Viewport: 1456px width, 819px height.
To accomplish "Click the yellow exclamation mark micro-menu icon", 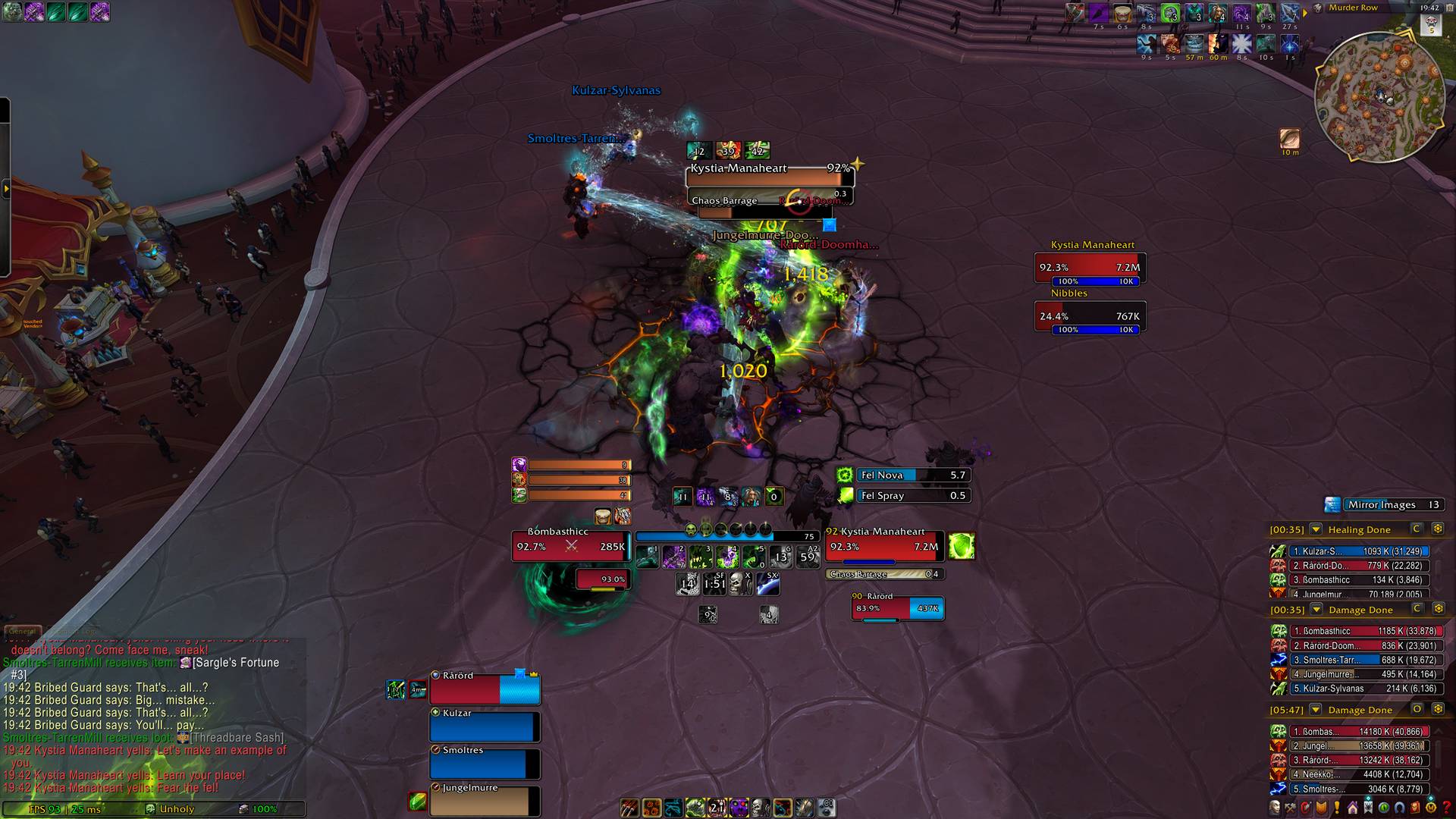I will [1337, 808].
